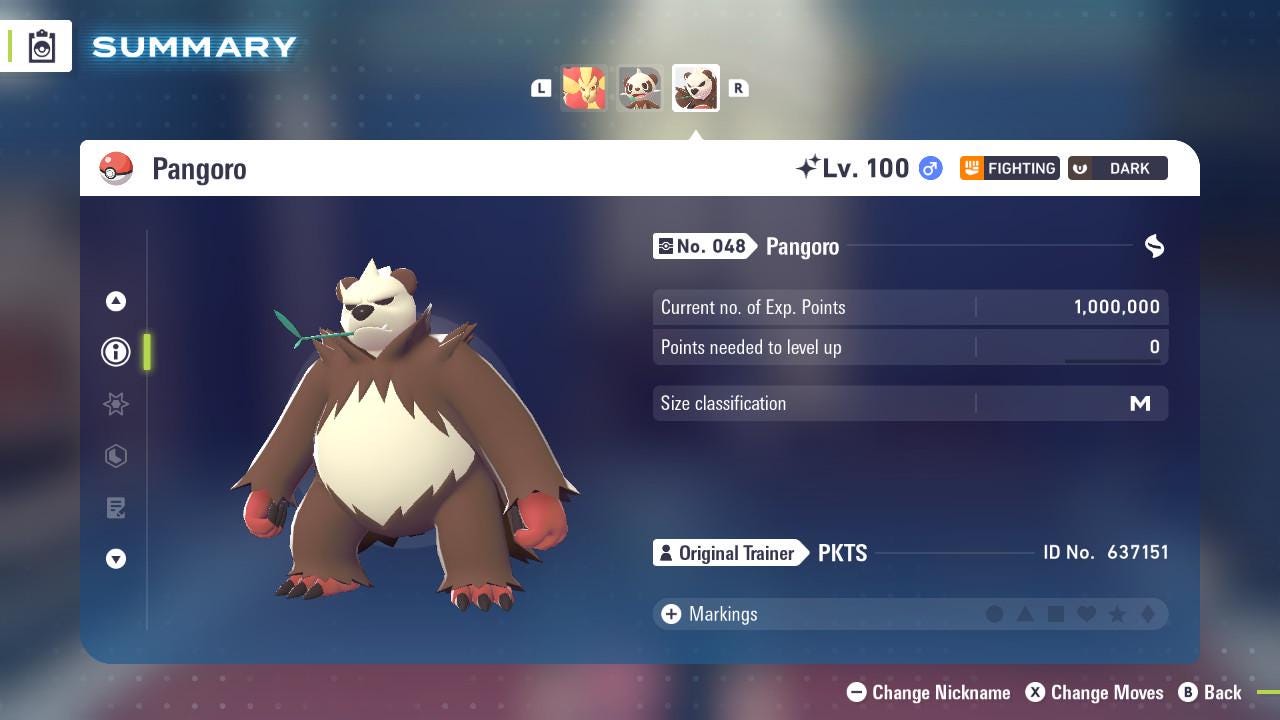Click the down arrow in the sidebar
1280x720 pixels.
point(116,560)
